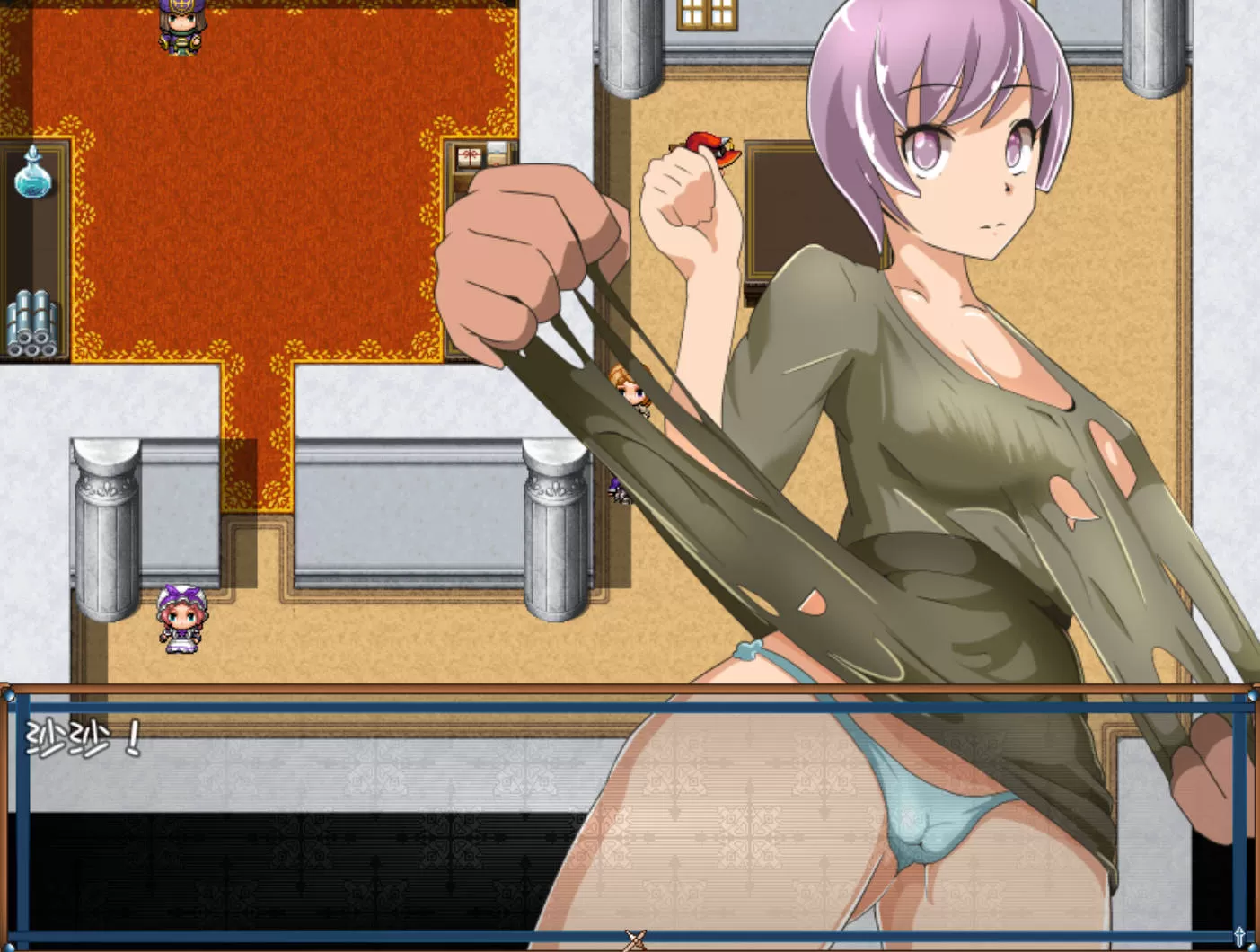
Task: Click the dialogue continue arrow indicator
Action: pos(635,939)
